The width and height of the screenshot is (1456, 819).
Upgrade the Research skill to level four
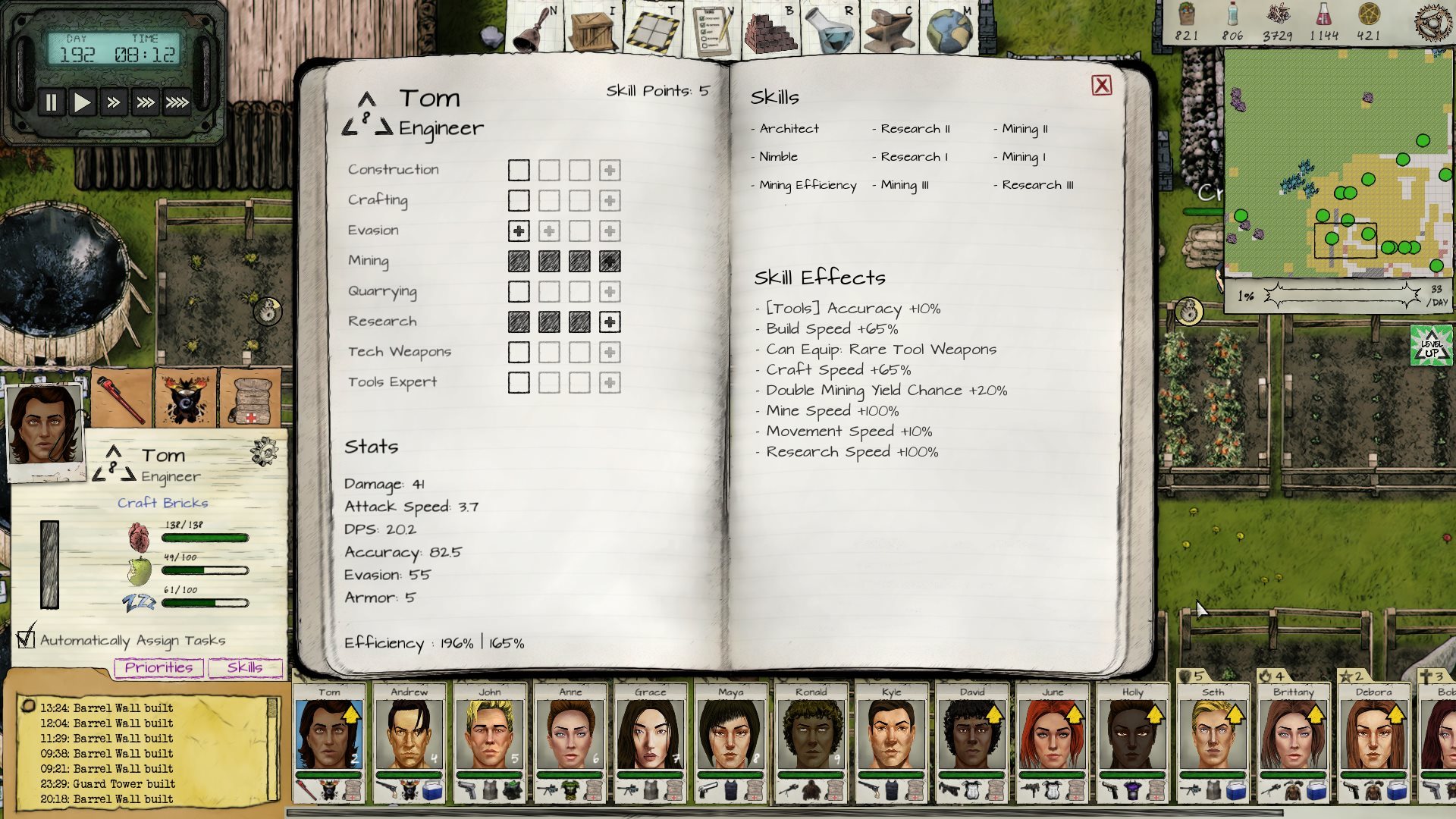point(610,322)
